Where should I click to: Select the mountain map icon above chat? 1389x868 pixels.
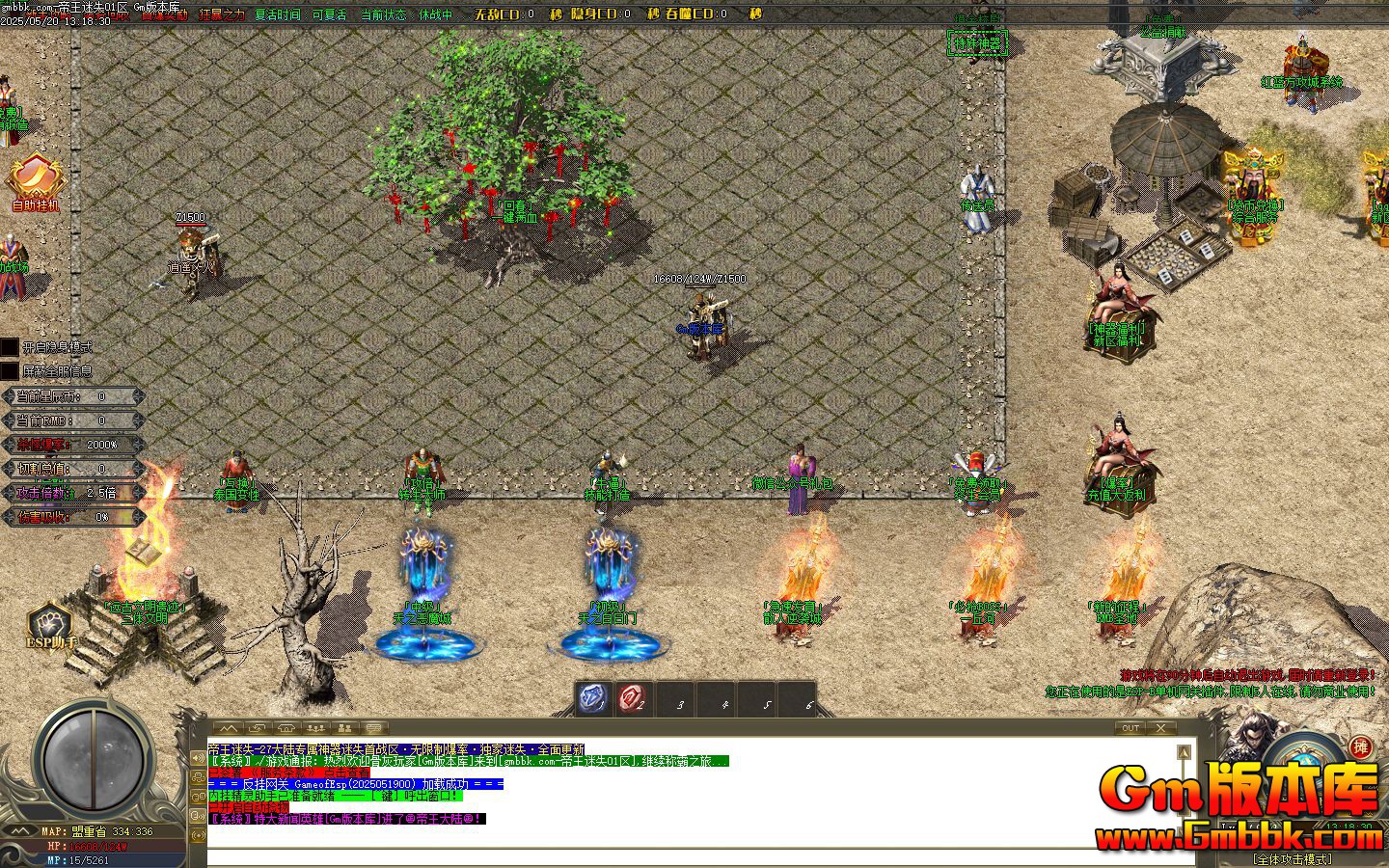231,729
